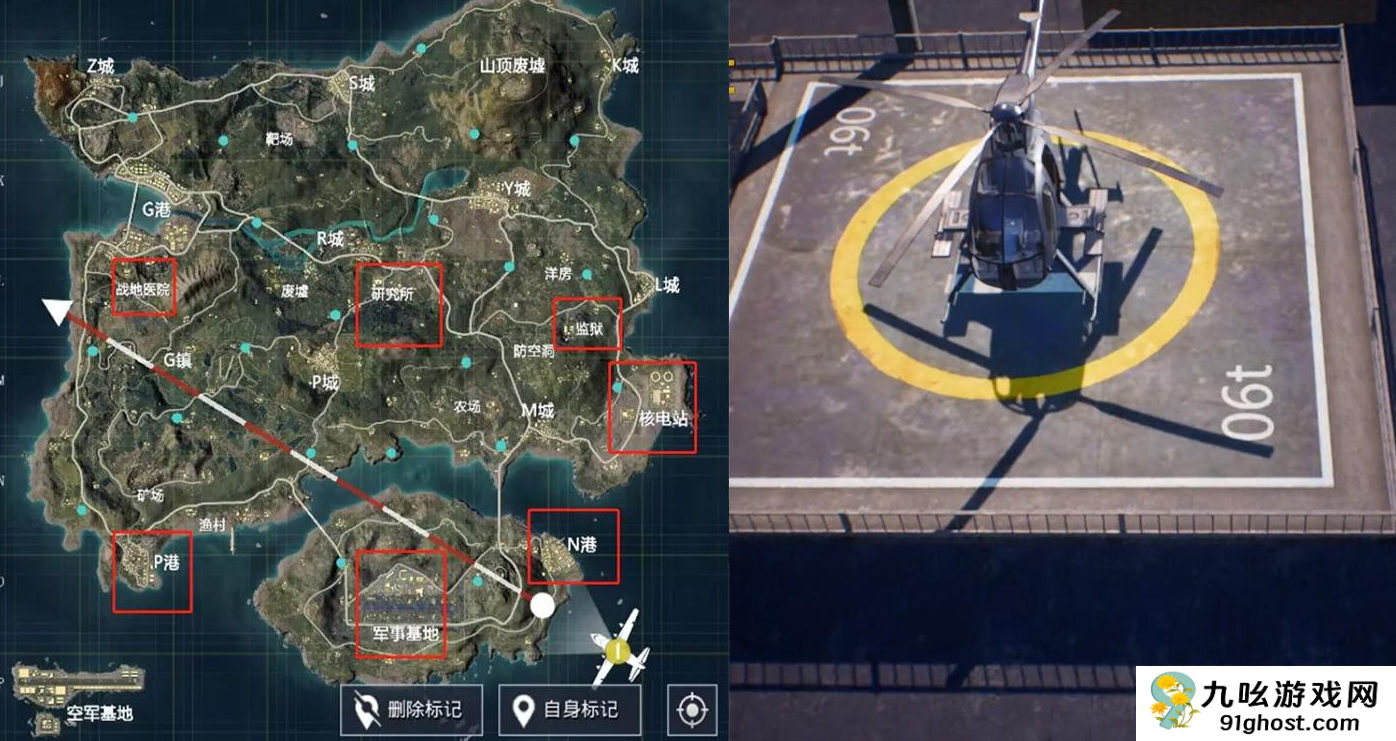Mark 军事基地 on the map
The image size is (1396, 741).
point(401,604)
